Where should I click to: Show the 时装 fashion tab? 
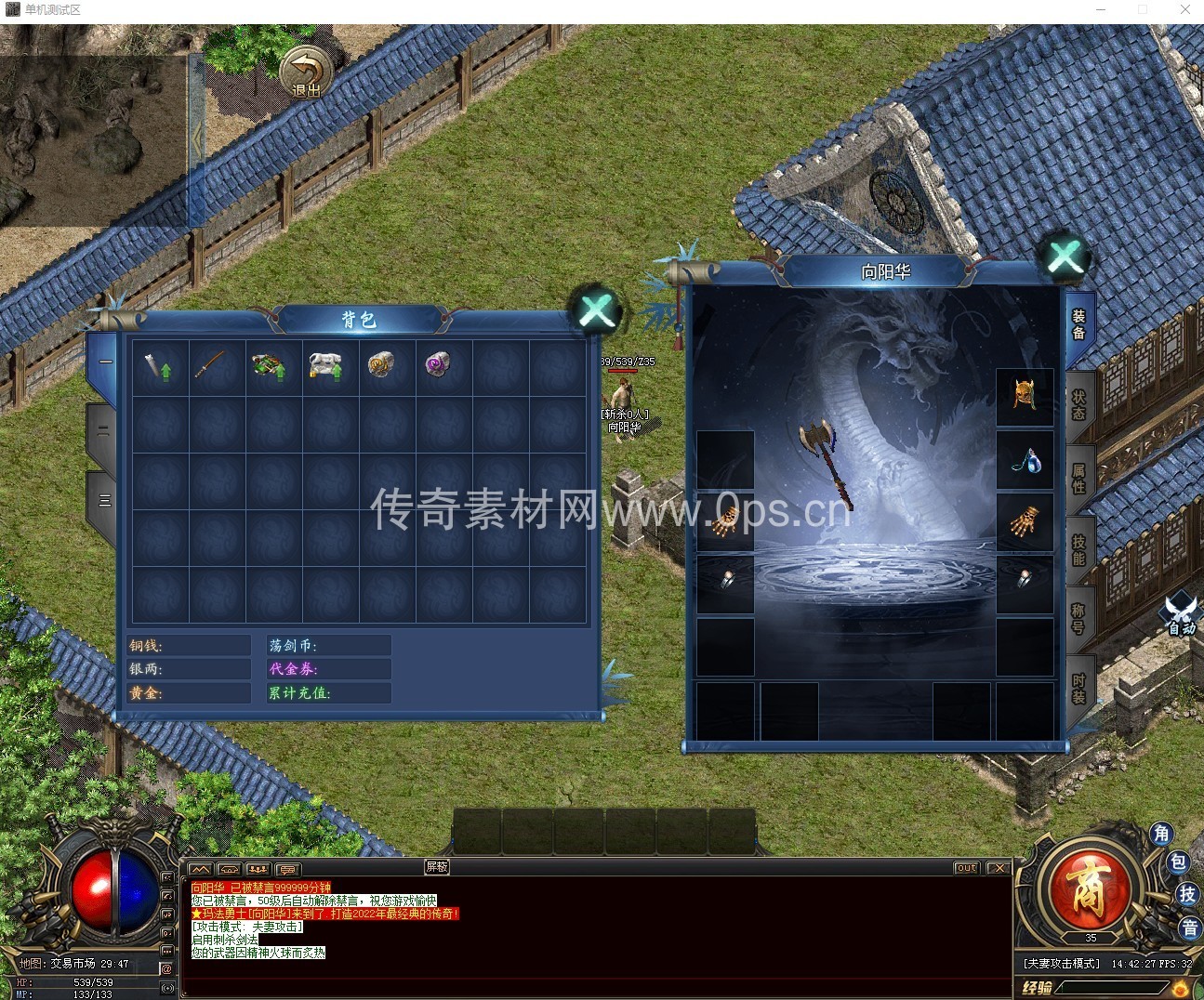1078,688
